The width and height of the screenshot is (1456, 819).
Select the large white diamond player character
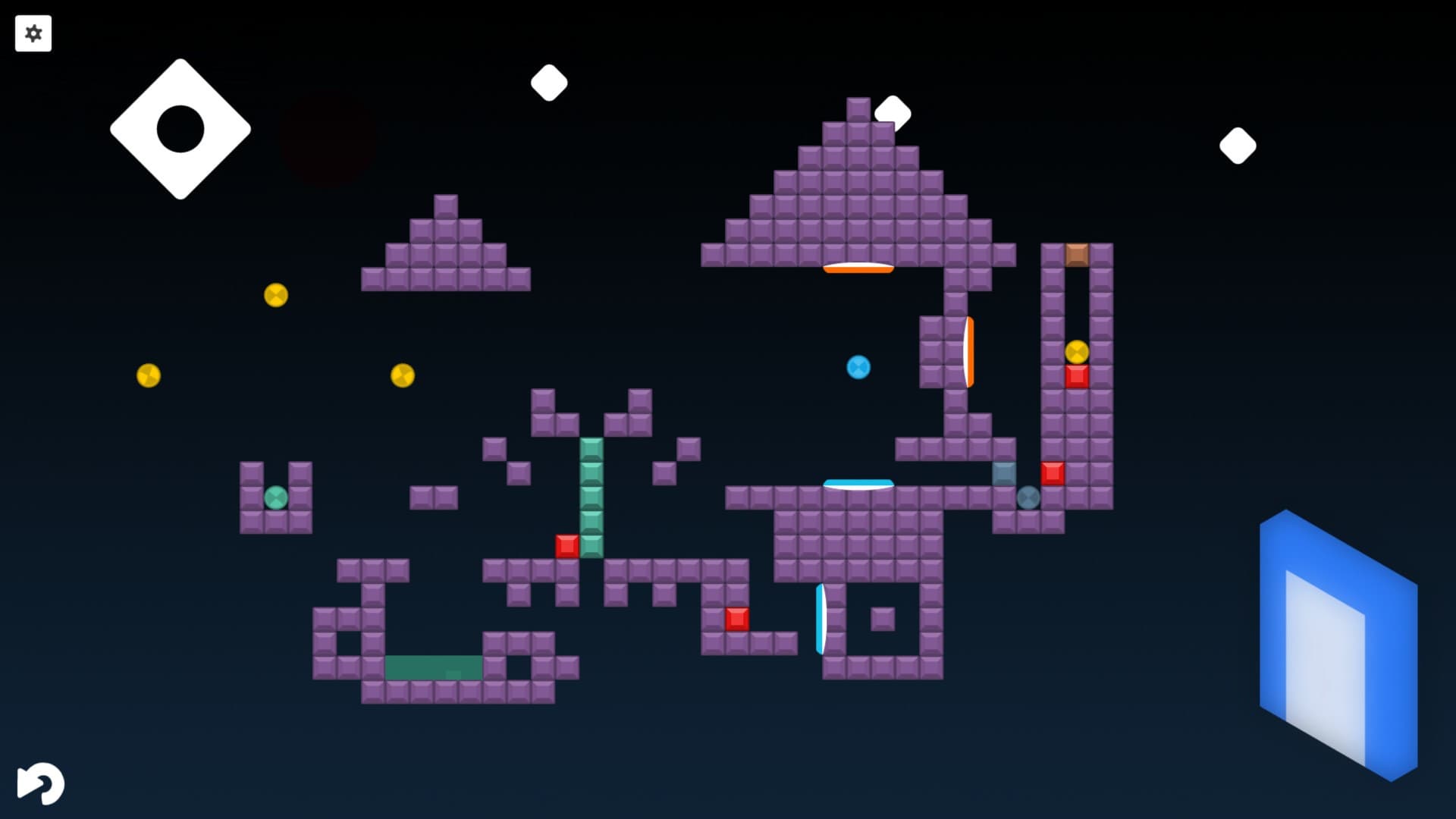pyautogui.click(x=180, y=129)
